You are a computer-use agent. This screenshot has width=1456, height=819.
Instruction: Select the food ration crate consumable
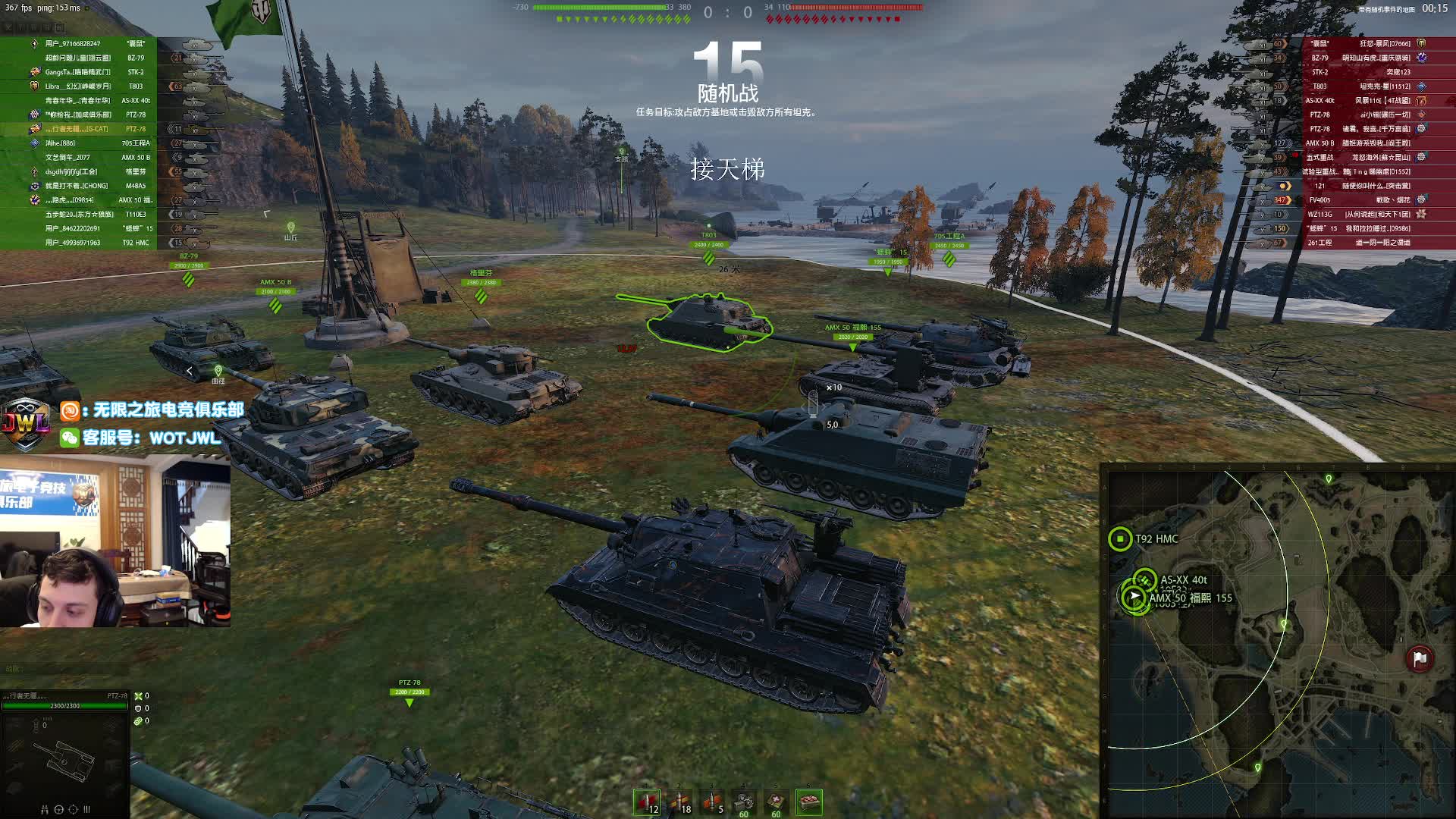[x=809, y=802]
